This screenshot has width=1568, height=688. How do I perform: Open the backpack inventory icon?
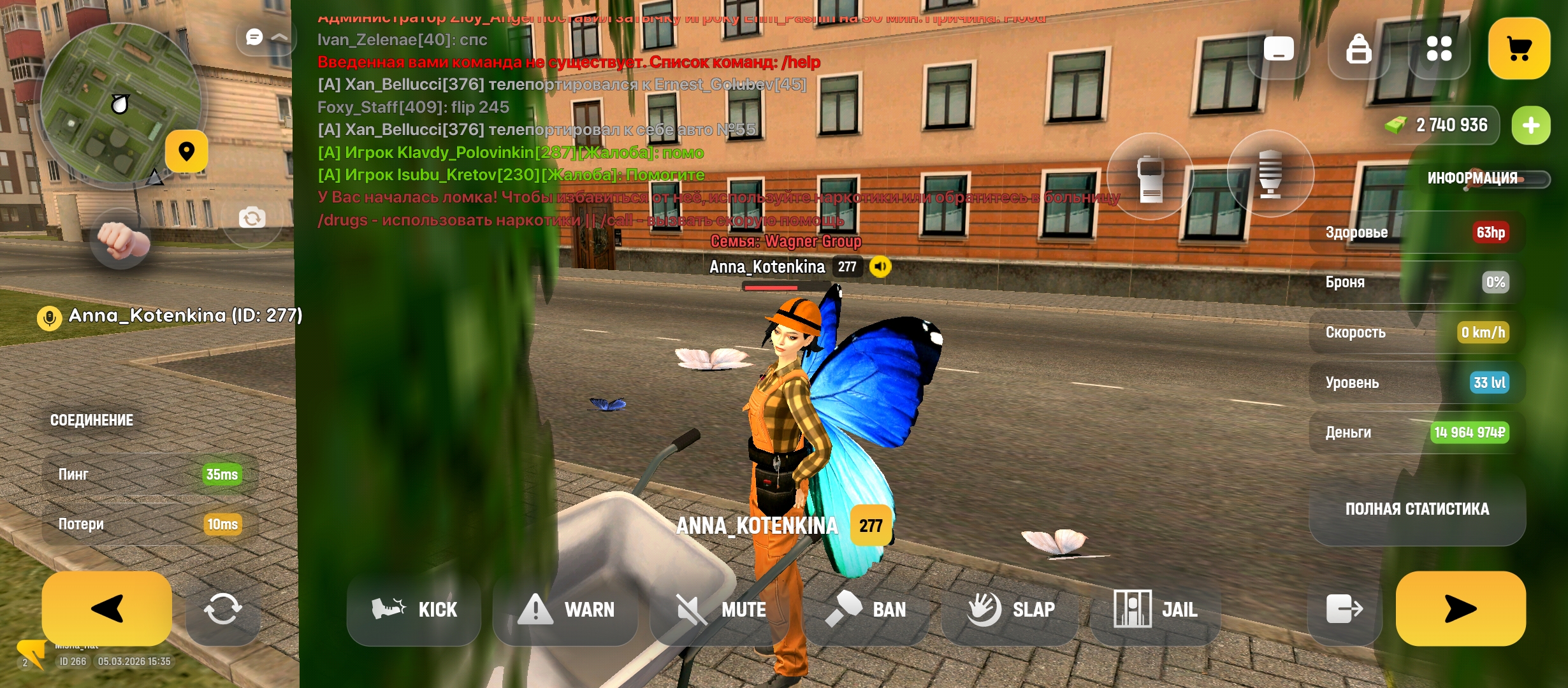(1358, 48)
